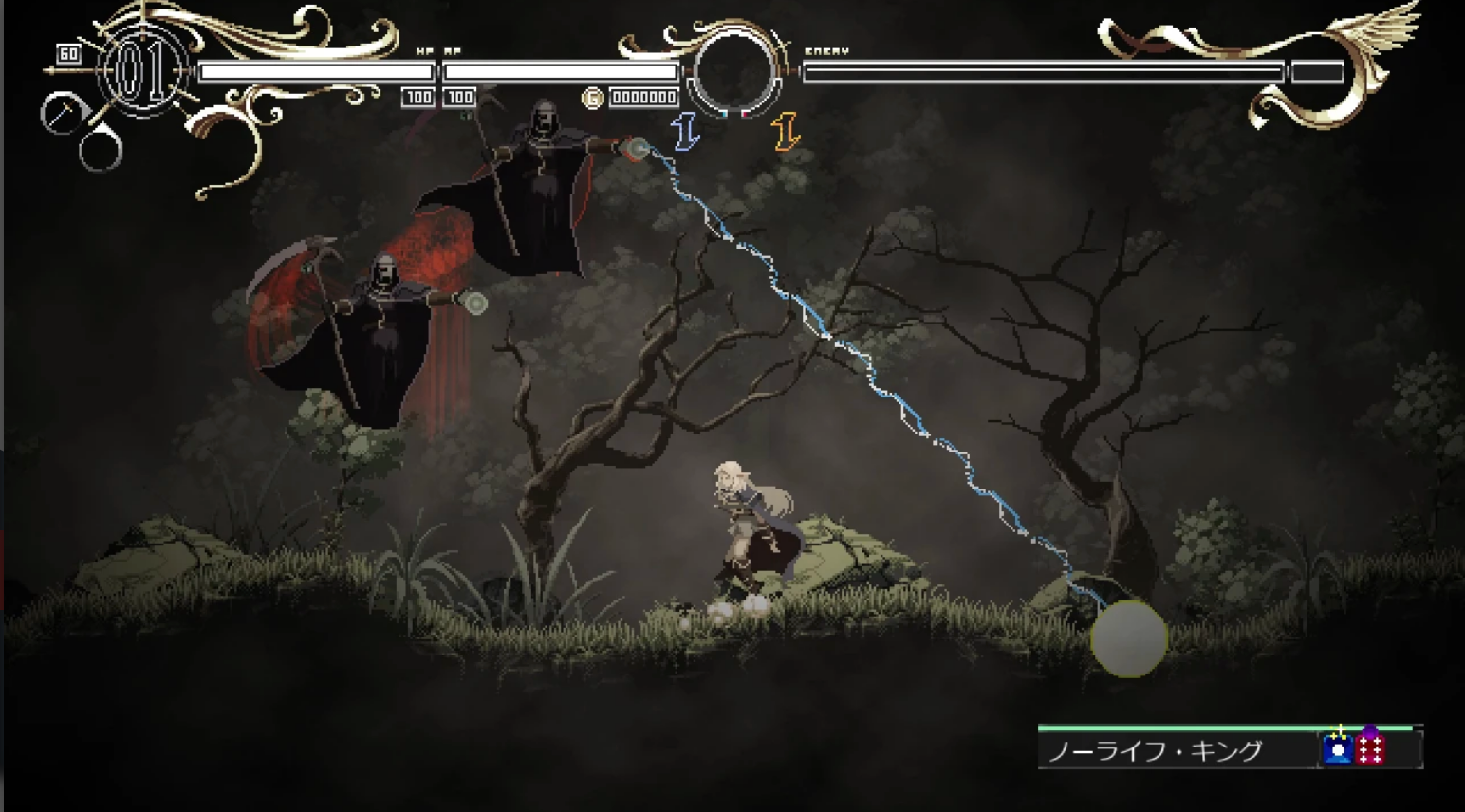Toggle the circular spirit gauge ring
Viewport: 1465px width, 812px height.
point(735,71)
